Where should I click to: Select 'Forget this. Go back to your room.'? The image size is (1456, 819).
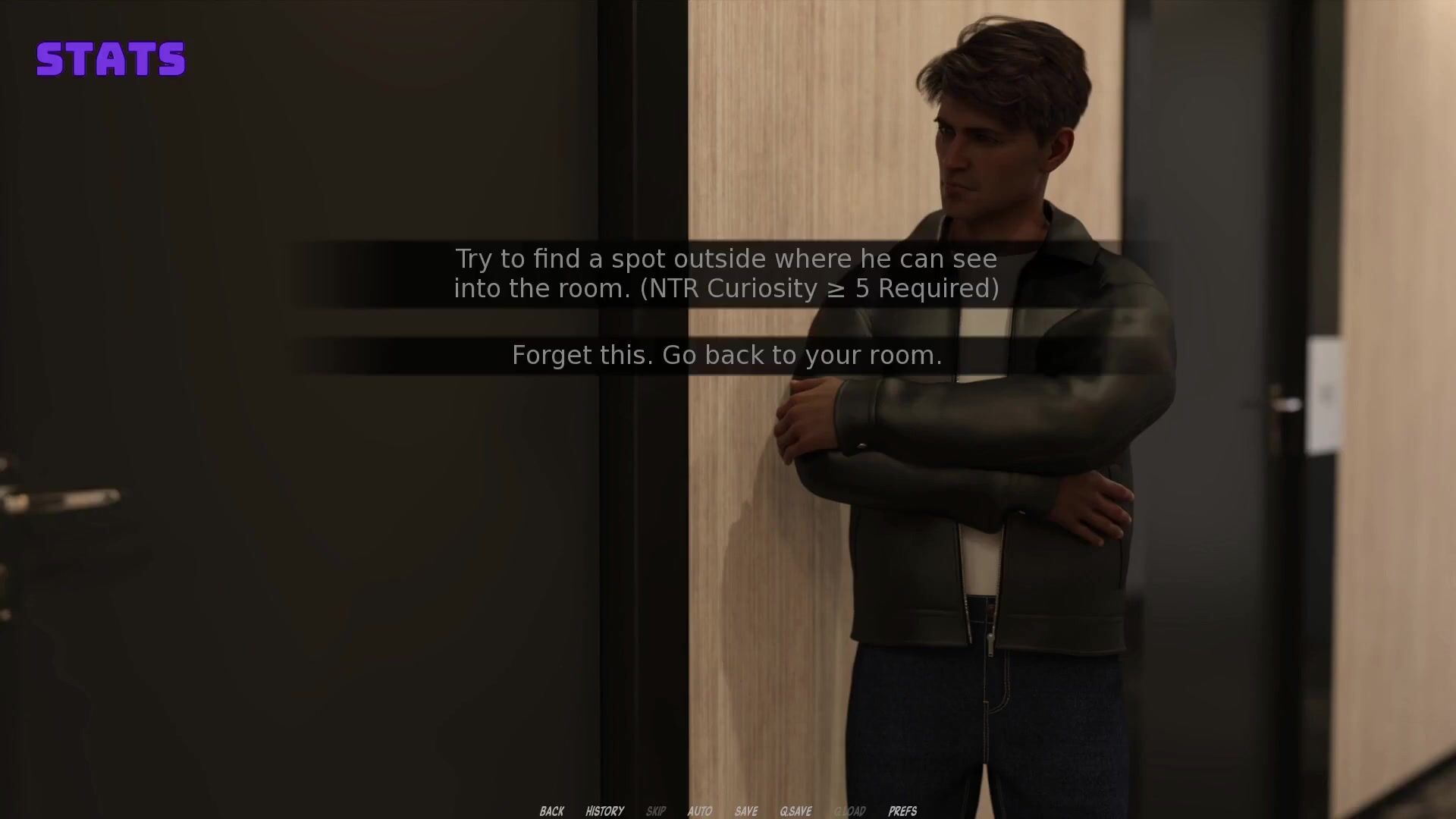726,355
